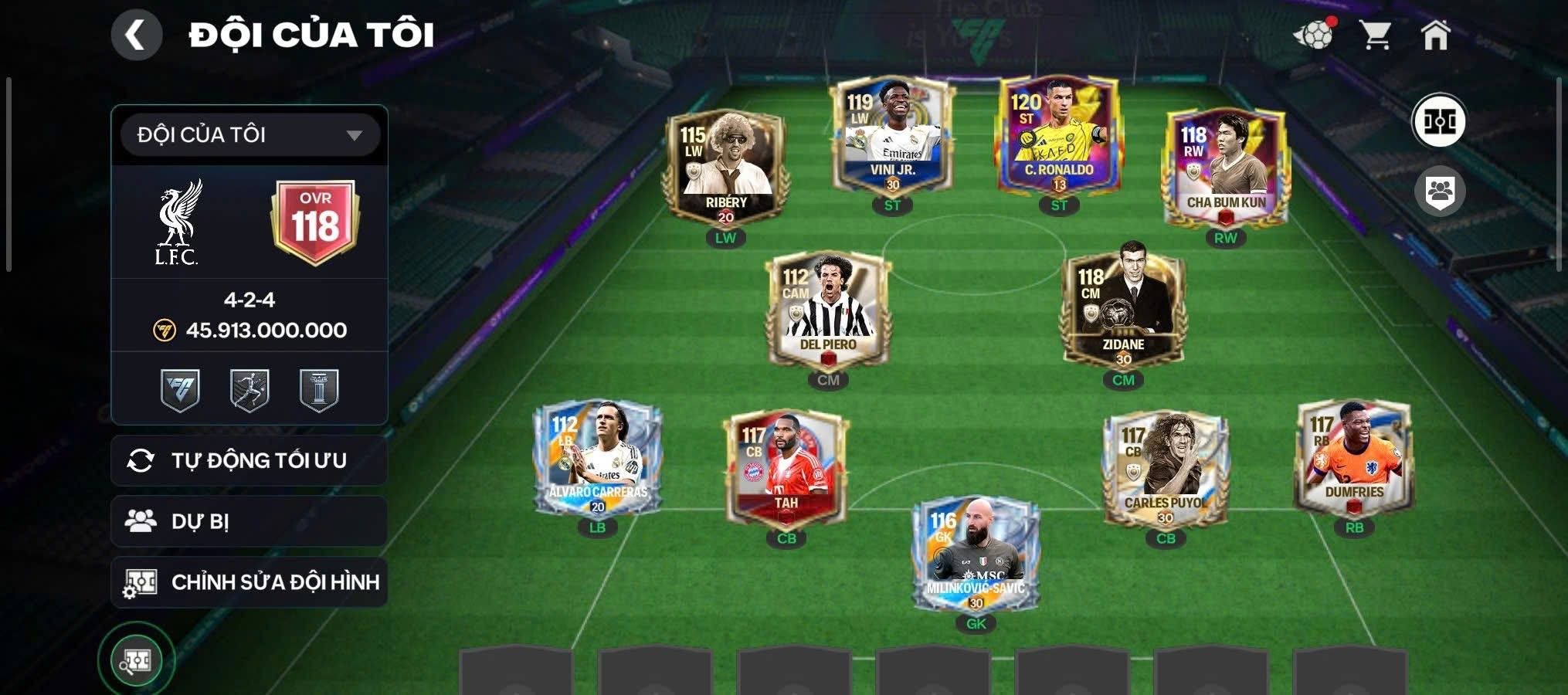Open the tactics search button
Image resolution: width=1568 pixels, height=695 pixels.
coord(137,661)
